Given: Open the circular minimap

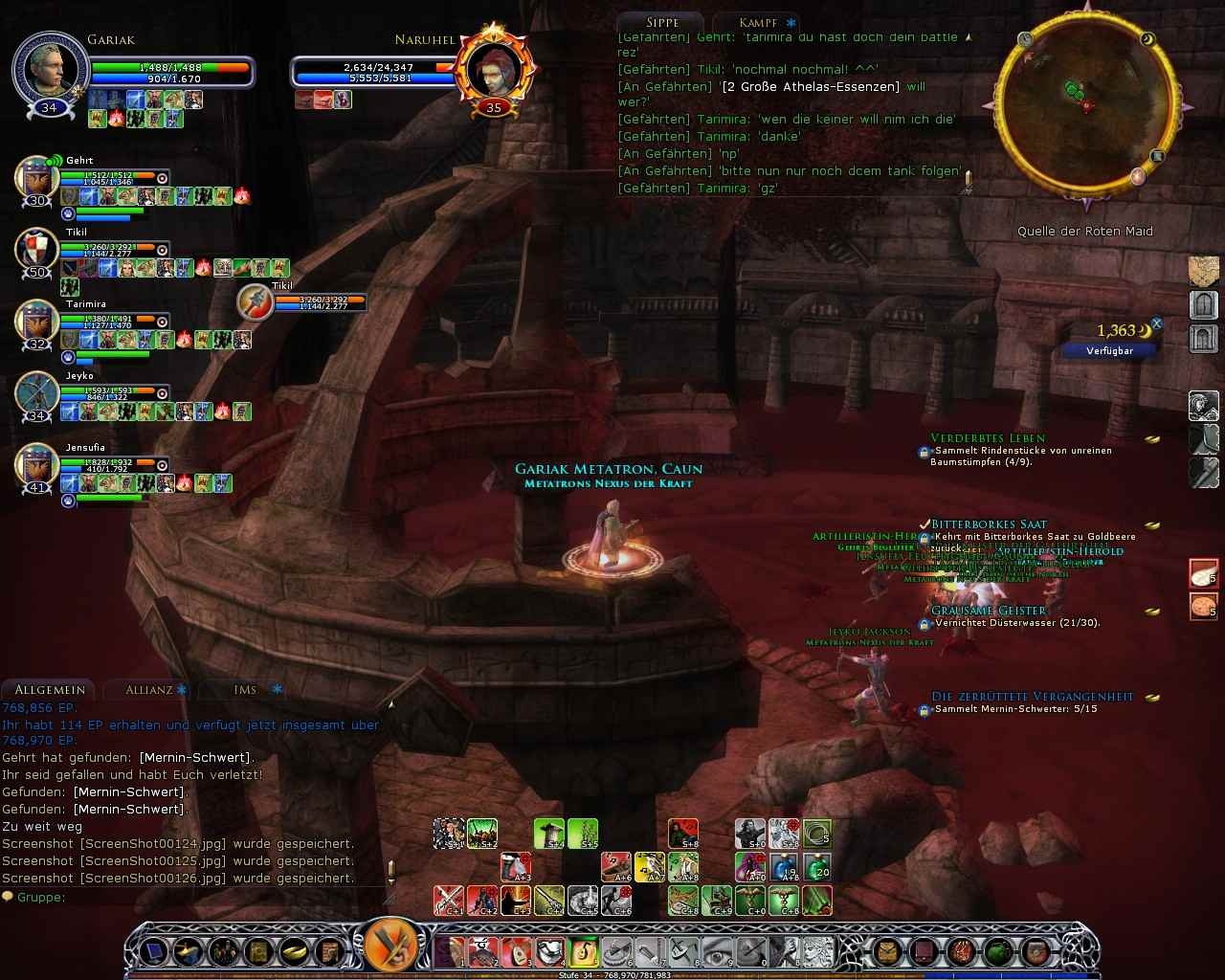Looking at the screenshot, I should (1085, 105).
